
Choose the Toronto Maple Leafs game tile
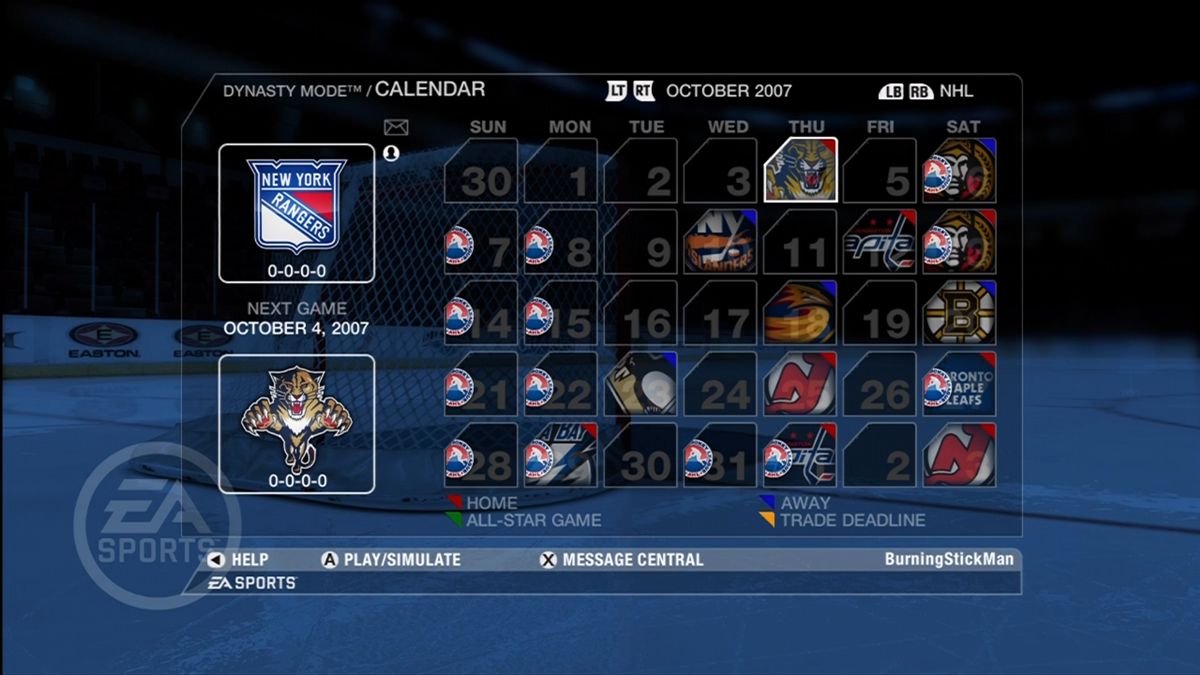[959, 384]
